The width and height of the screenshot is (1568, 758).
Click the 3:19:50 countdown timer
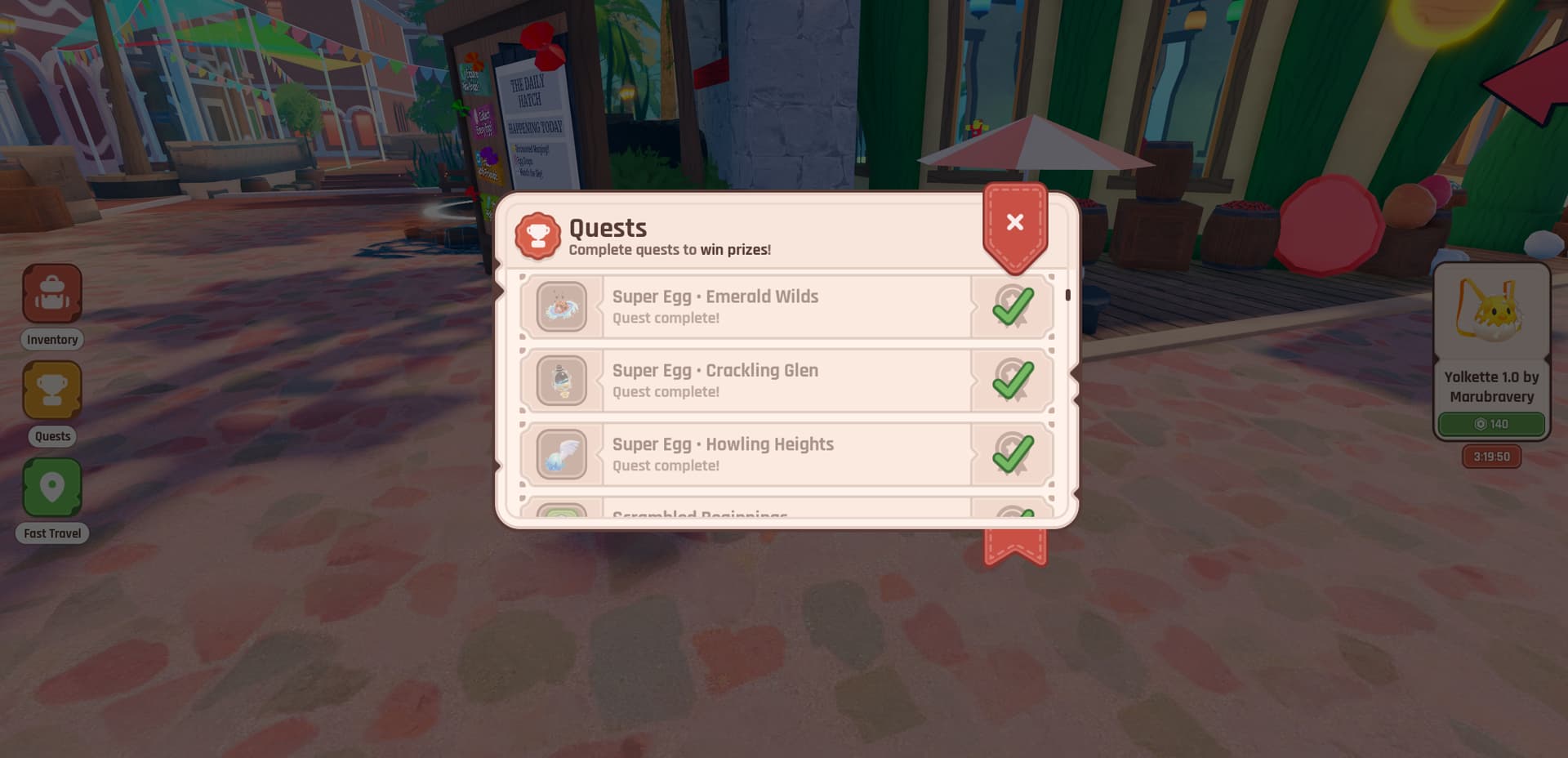(1491, 457)
